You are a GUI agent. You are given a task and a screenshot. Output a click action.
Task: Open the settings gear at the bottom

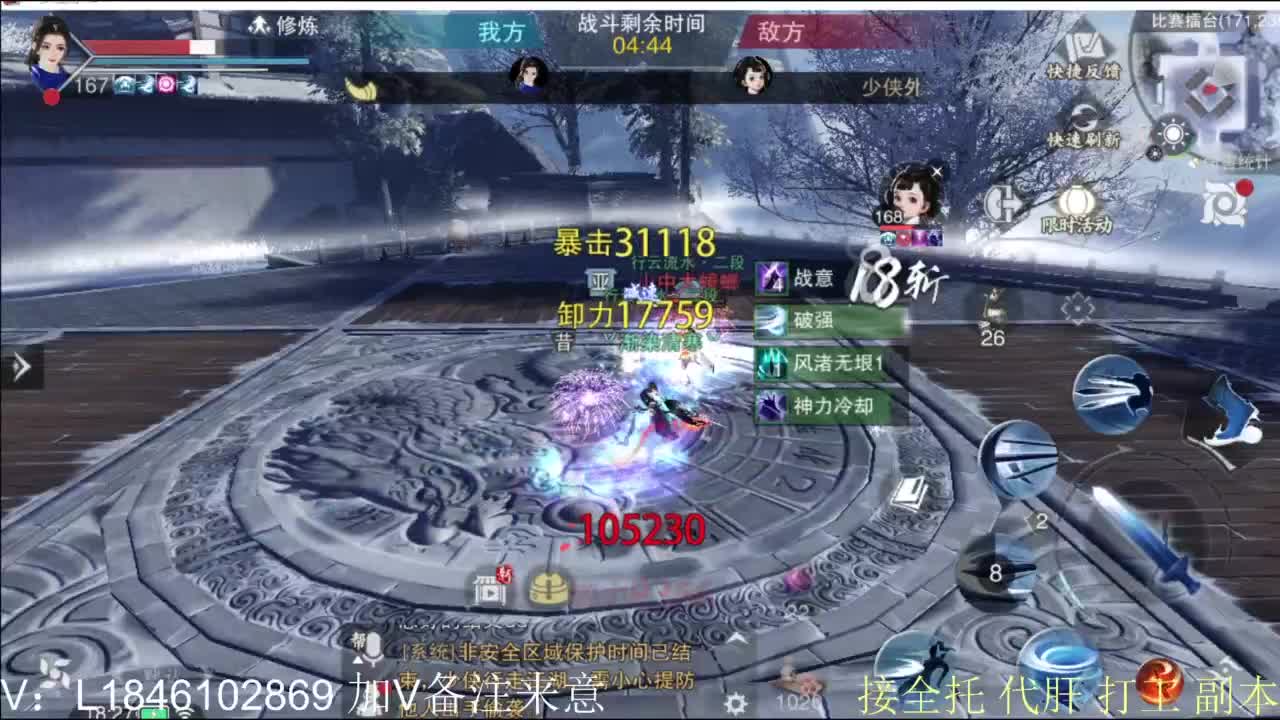tap(737, 704)
